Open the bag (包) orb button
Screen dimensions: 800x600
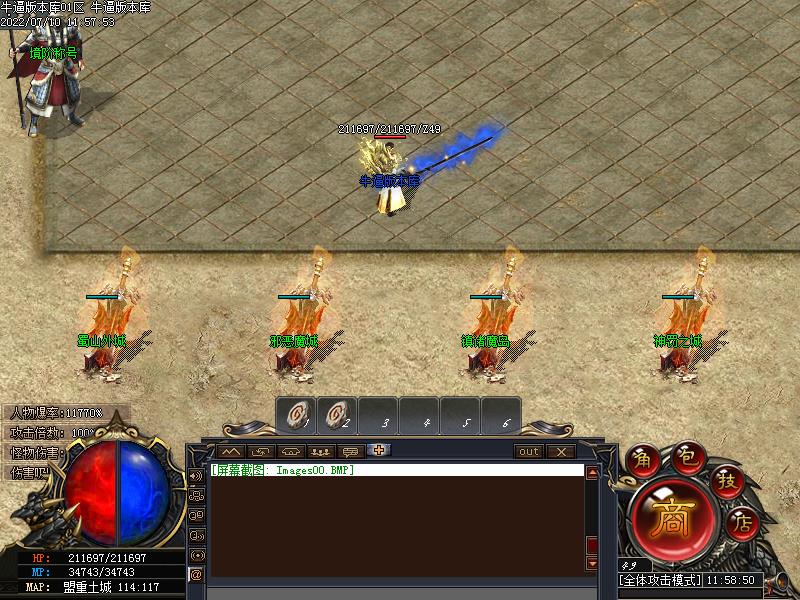688,456
